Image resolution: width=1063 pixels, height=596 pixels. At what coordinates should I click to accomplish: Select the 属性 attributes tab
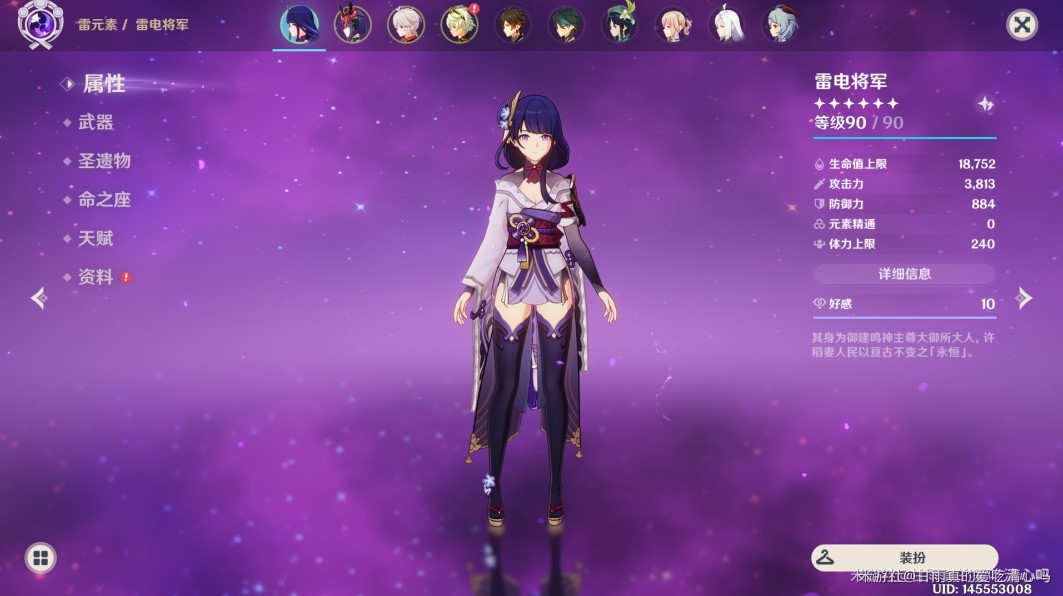pyautogui.click(x=103, y=84)
